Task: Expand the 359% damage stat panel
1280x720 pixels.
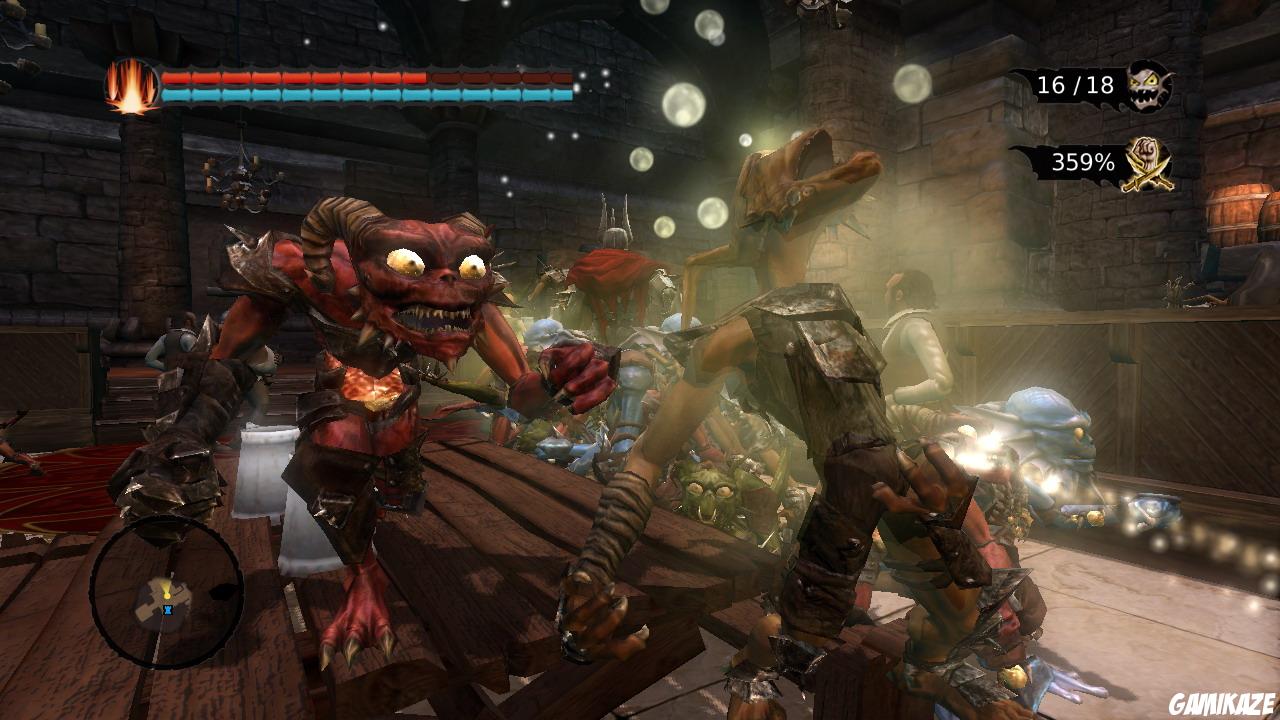Action: click(x=1083, y=163)
